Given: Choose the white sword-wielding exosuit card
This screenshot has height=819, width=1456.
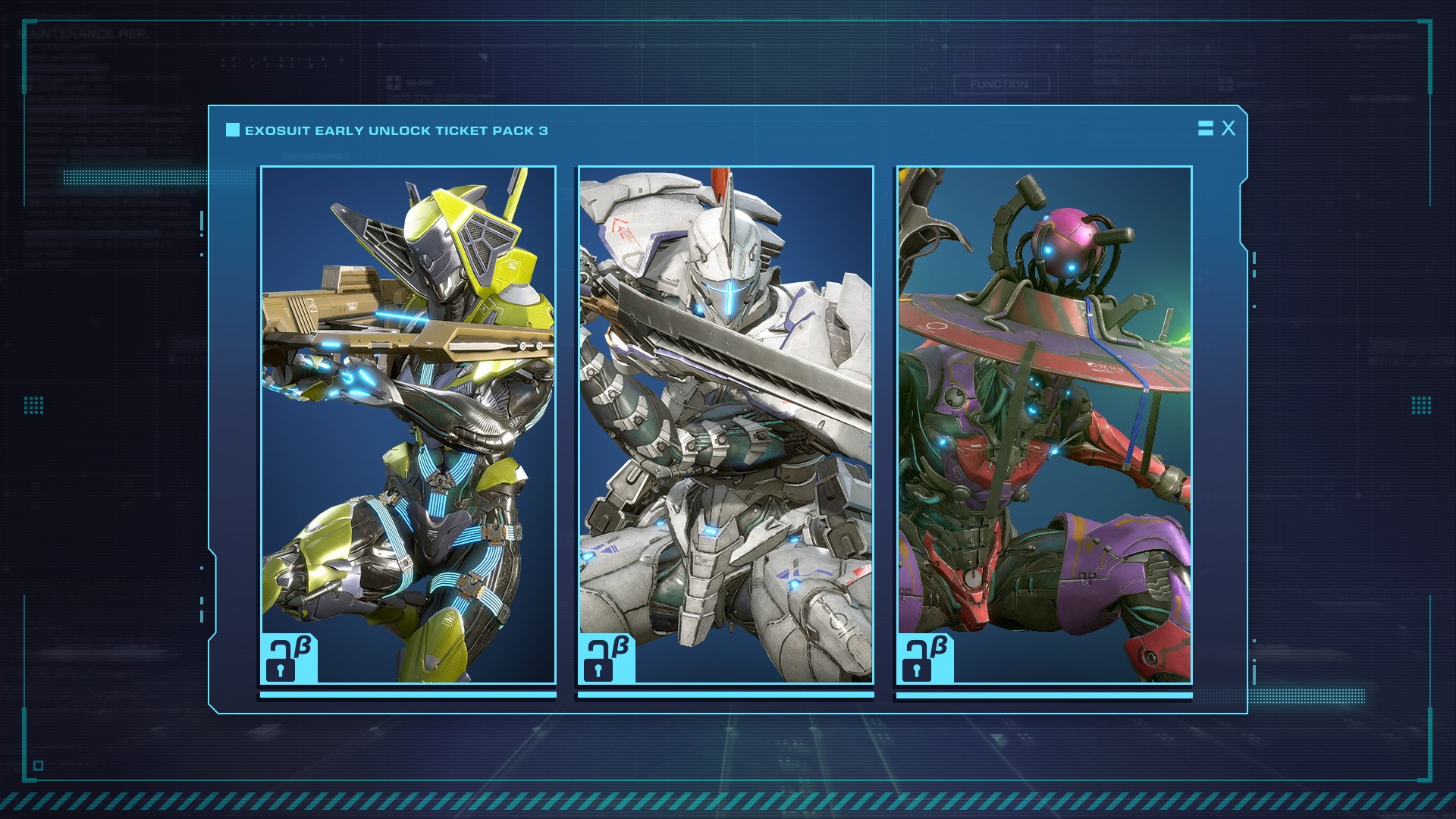Looking at the screenshot, I should coord(726,425).
